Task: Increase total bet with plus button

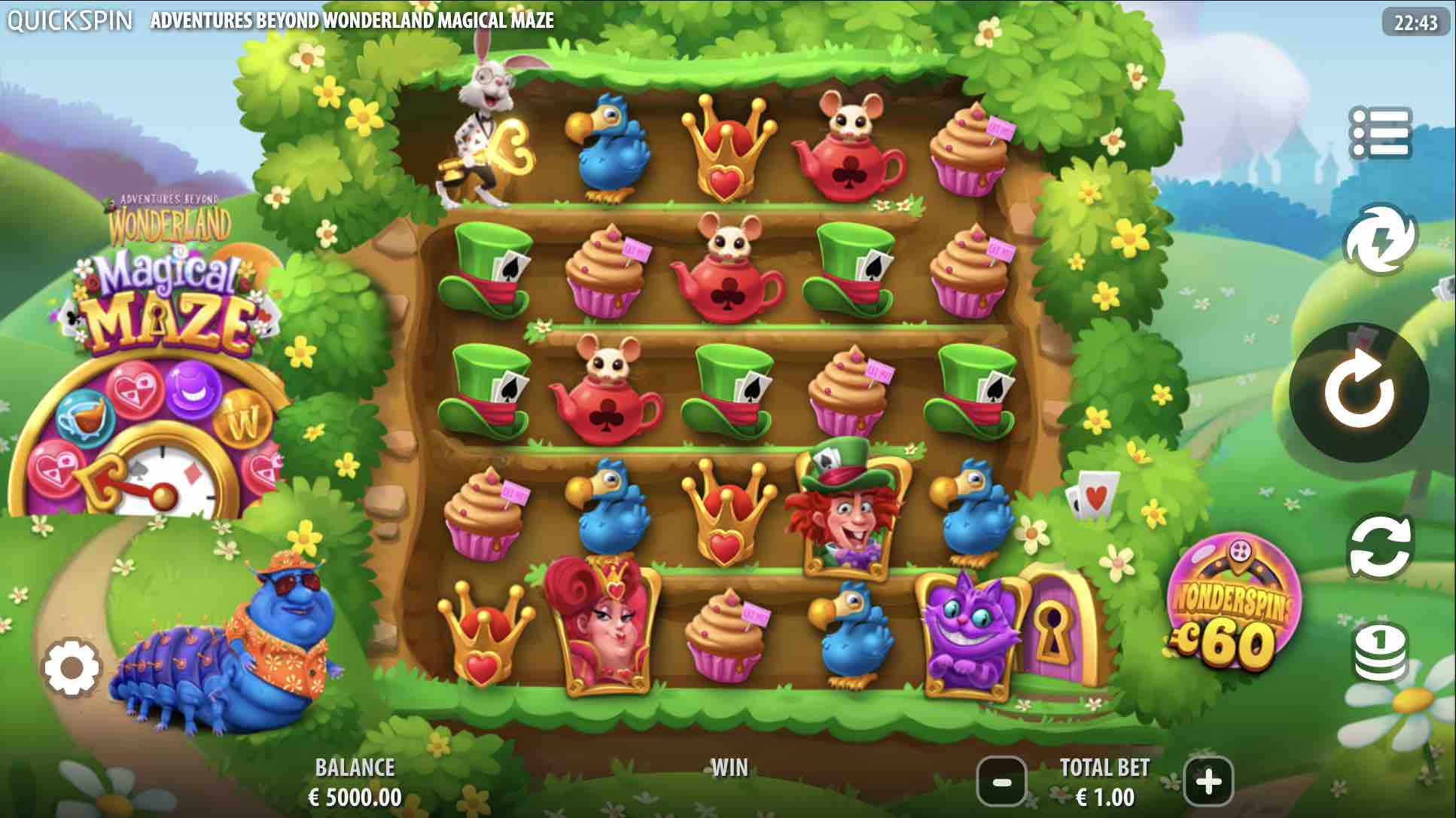Action: coord(1208,783)
